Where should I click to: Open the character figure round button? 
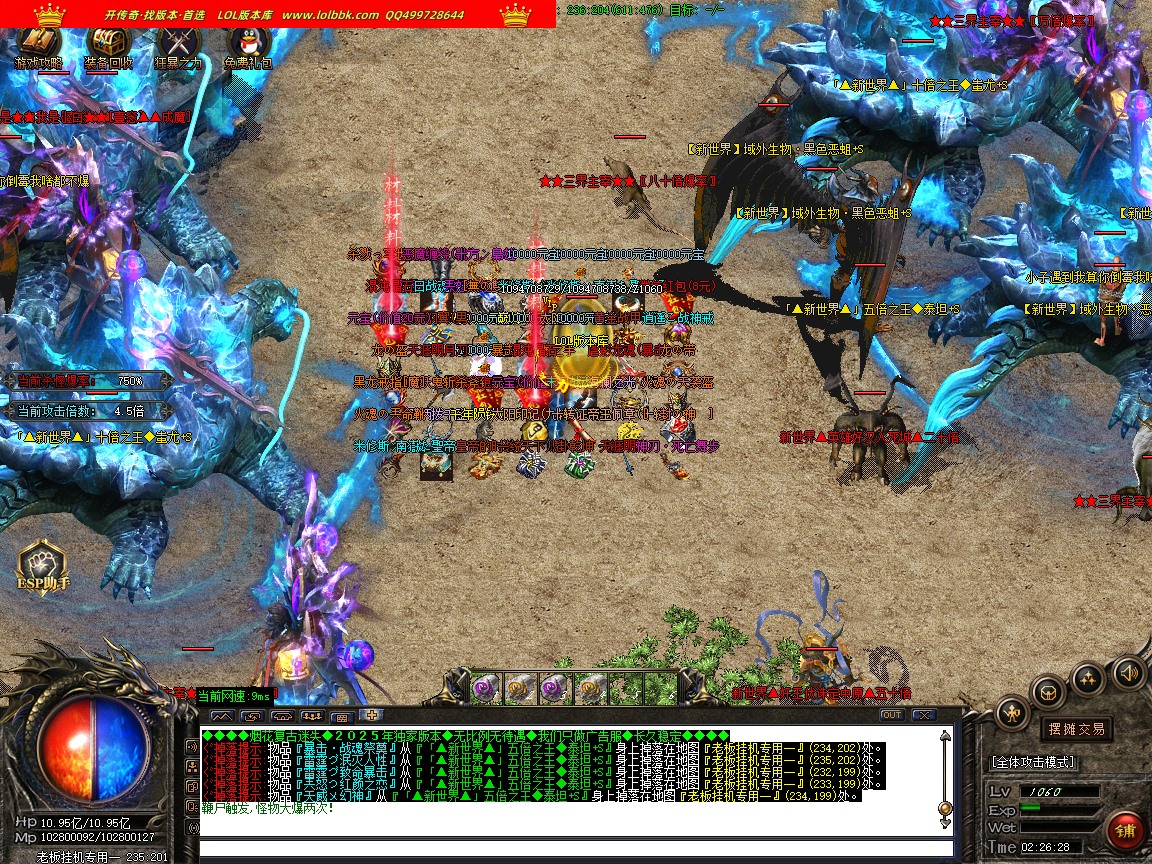point(1013,713)
